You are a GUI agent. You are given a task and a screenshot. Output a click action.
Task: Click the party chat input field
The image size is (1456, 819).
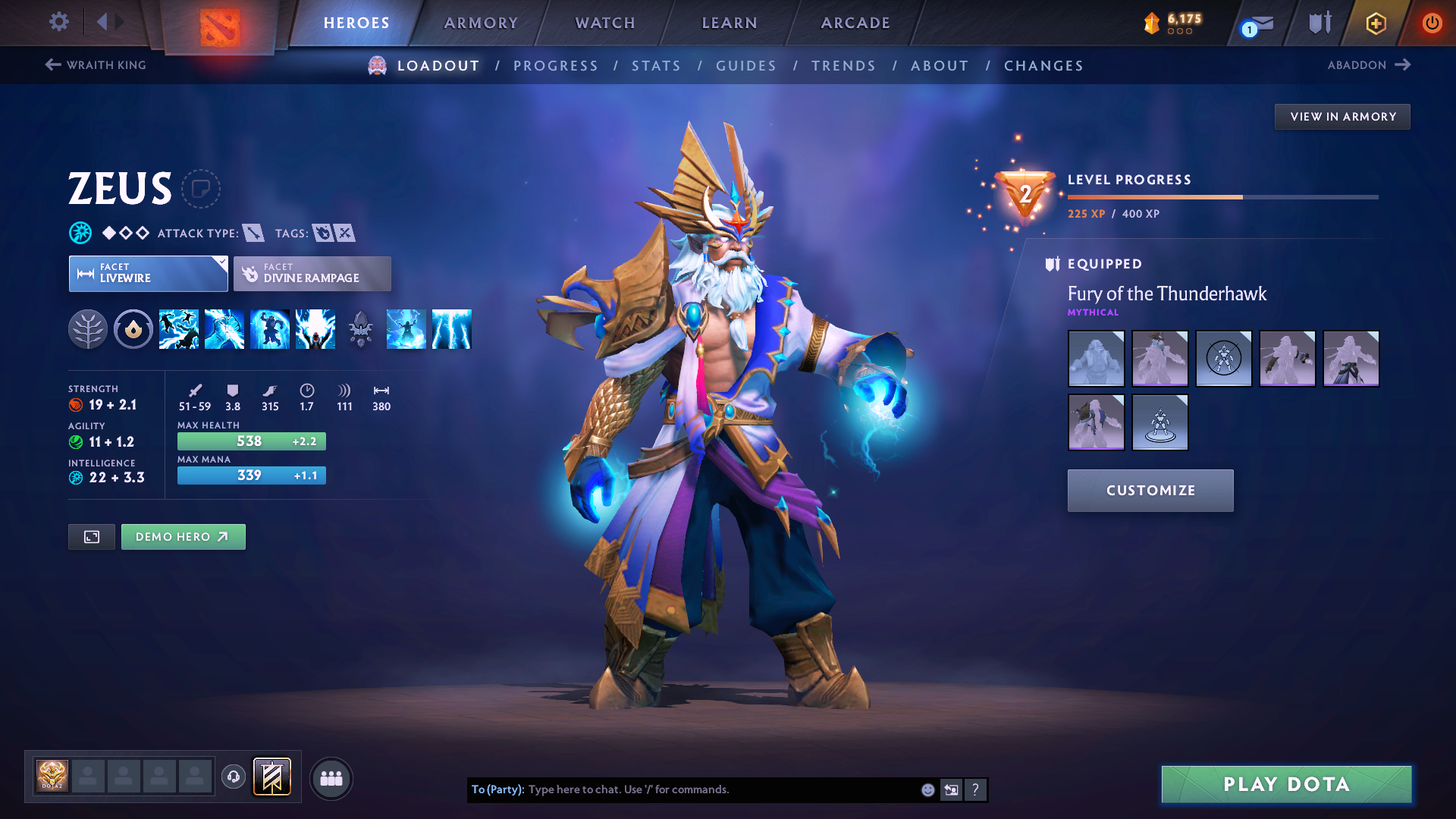point(713,789)
